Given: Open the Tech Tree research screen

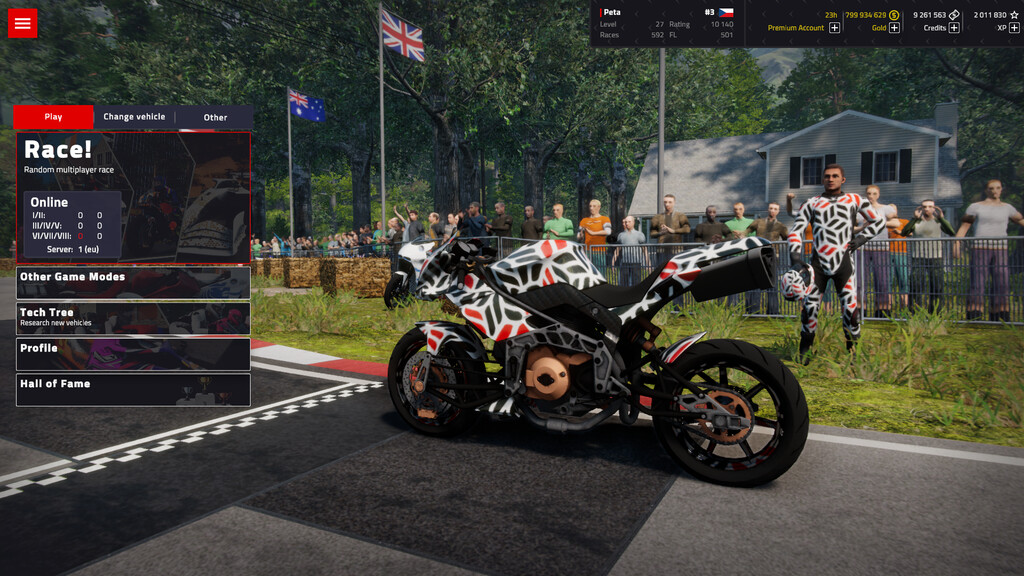Looking at the screenshot, I should pyautogui.click(x=133, y=318).
